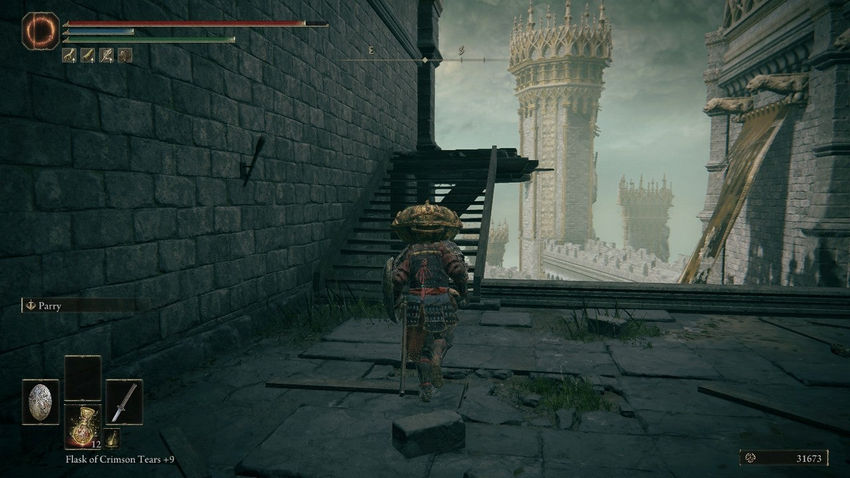Click the compass bar at top center
The image size is (850, 478).
point(424,60)
